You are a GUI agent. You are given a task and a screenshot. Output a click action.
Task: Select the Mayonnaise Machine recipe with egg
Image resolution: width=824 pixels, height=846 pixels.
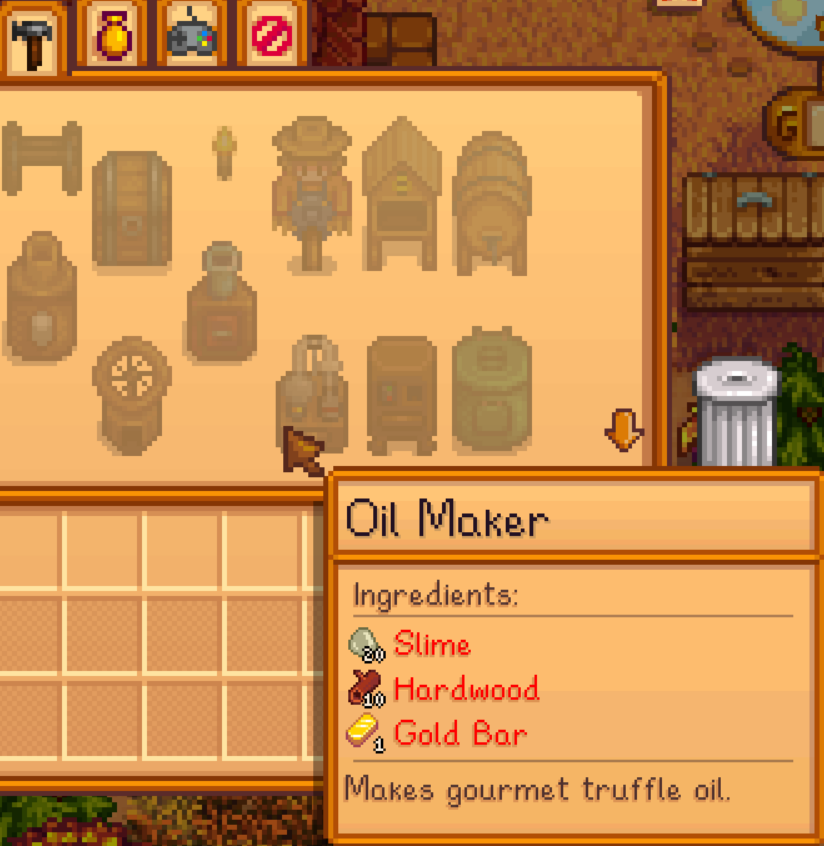click(x=41, y=296)
